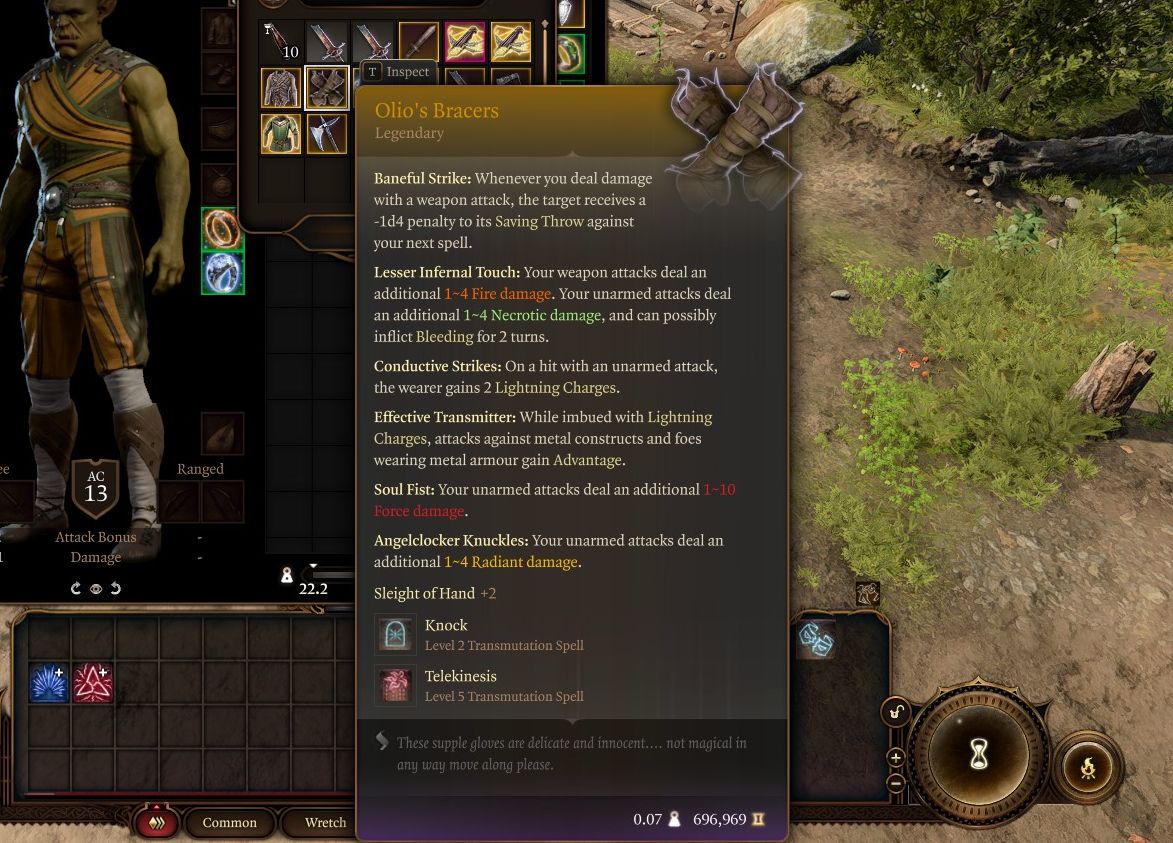
Task: Open camp with the campfire button
Action: [1088, 768]
